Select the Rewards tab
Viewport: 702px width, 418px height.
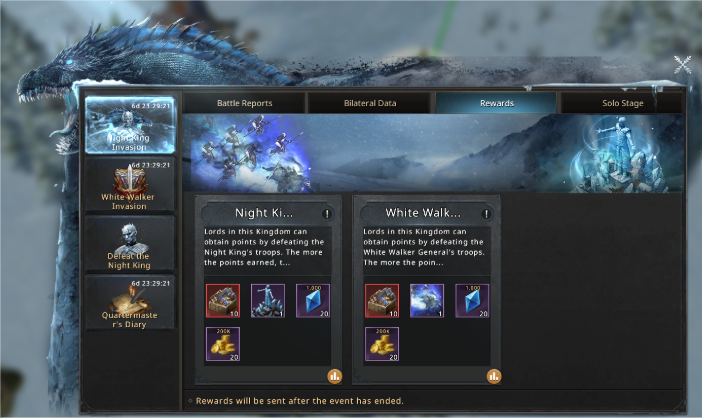tap(495, 103)
